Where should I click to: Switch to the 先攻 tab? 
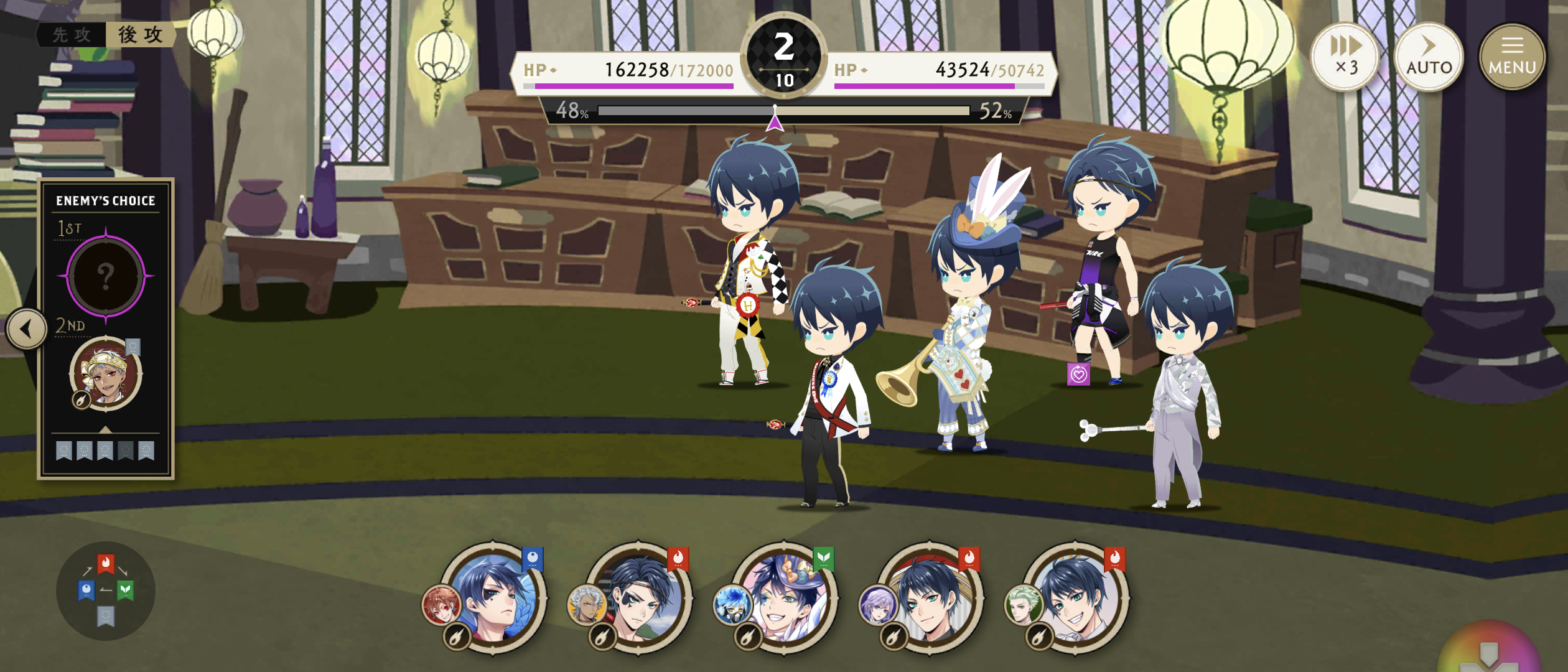pyautogui.click(x=72, y=35)
